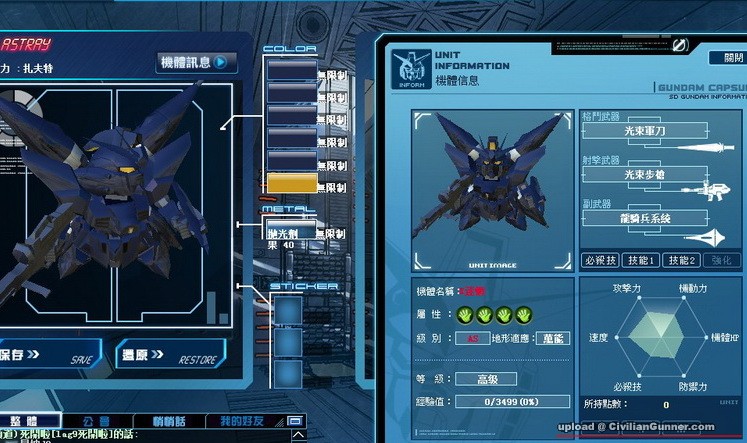The height and width of the screenshot is (443, 747).
Task: Choose the 拋光劑 metal polish slot
Action: tap(290, 234)
